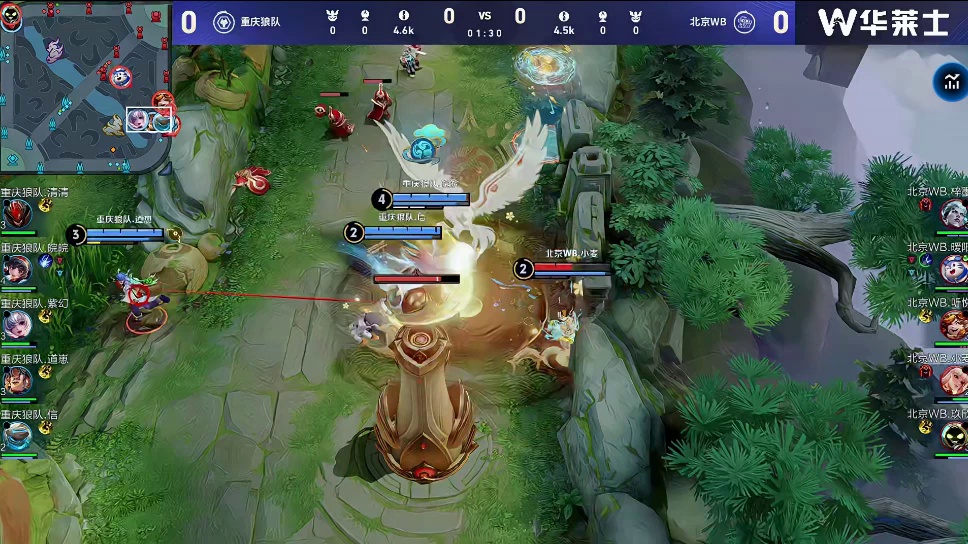
Task: Choose player 重庆狼队.紫幻 portrait
Action: (x=16, y=324)
